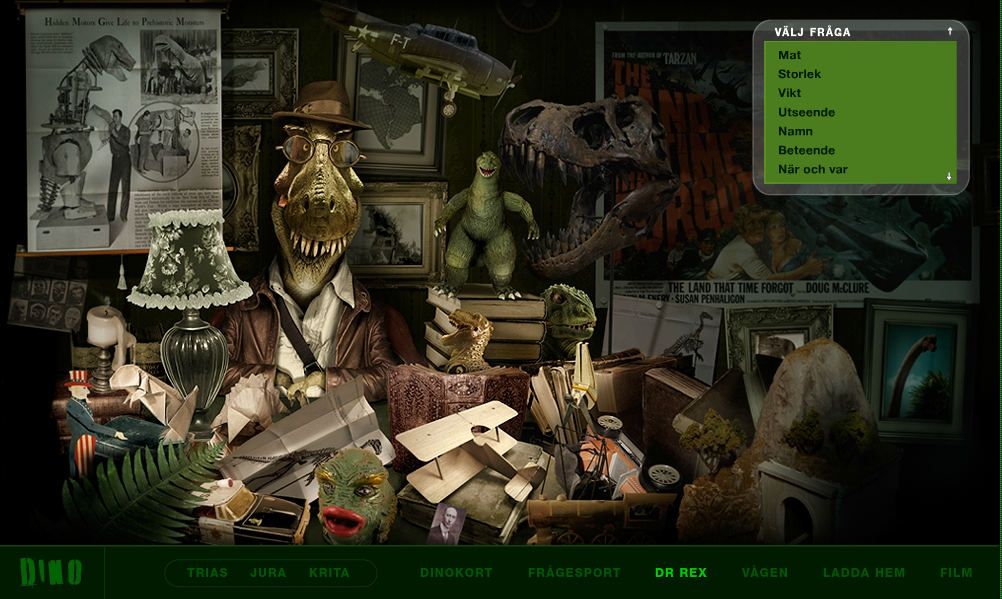Switch to the KRITA period
This screenshot has width=1002, height=599.
click(x=329, y=573)
